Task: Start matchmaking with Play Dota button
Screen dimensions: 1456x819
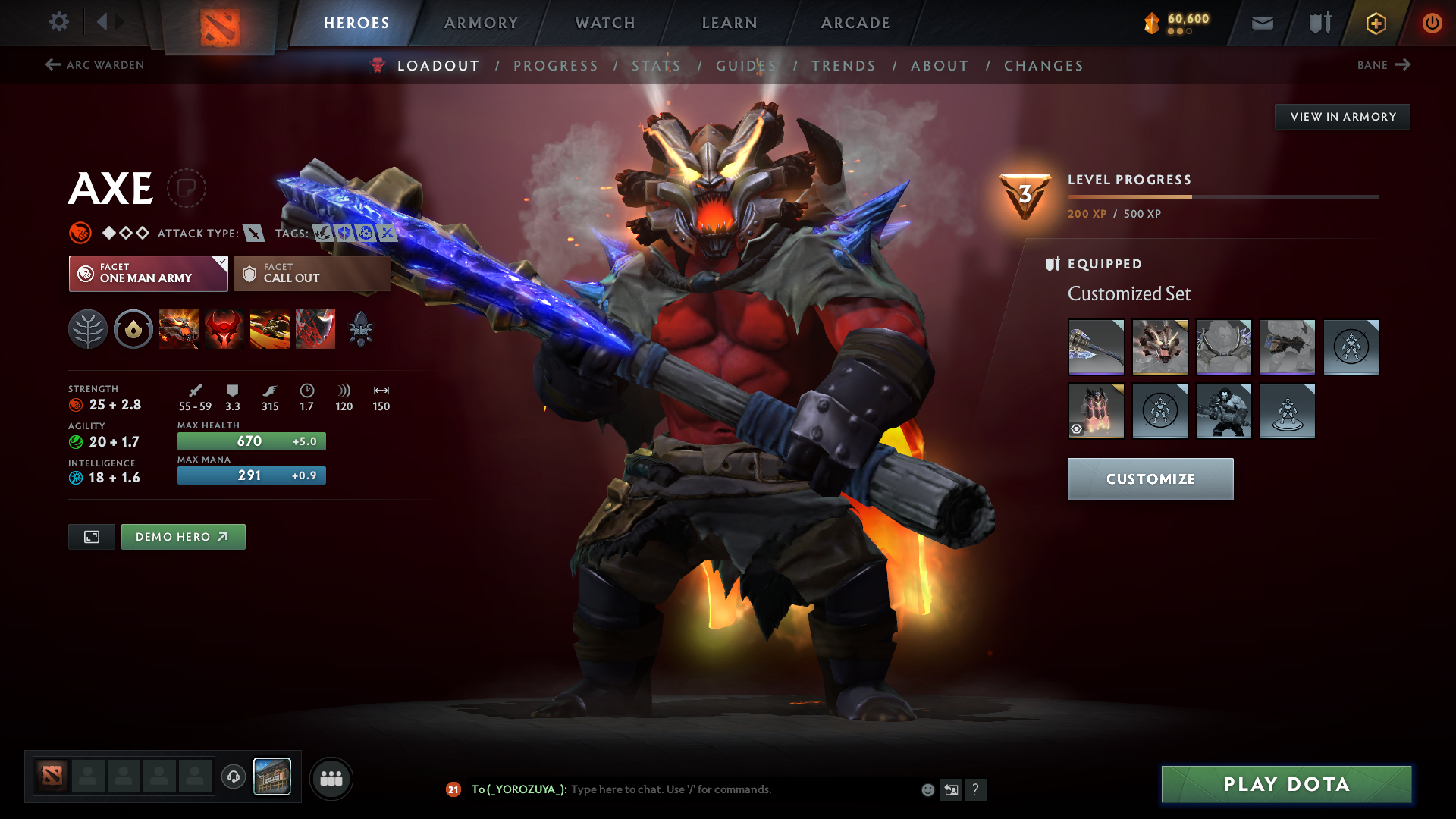Action: [x=1286, y=784]
